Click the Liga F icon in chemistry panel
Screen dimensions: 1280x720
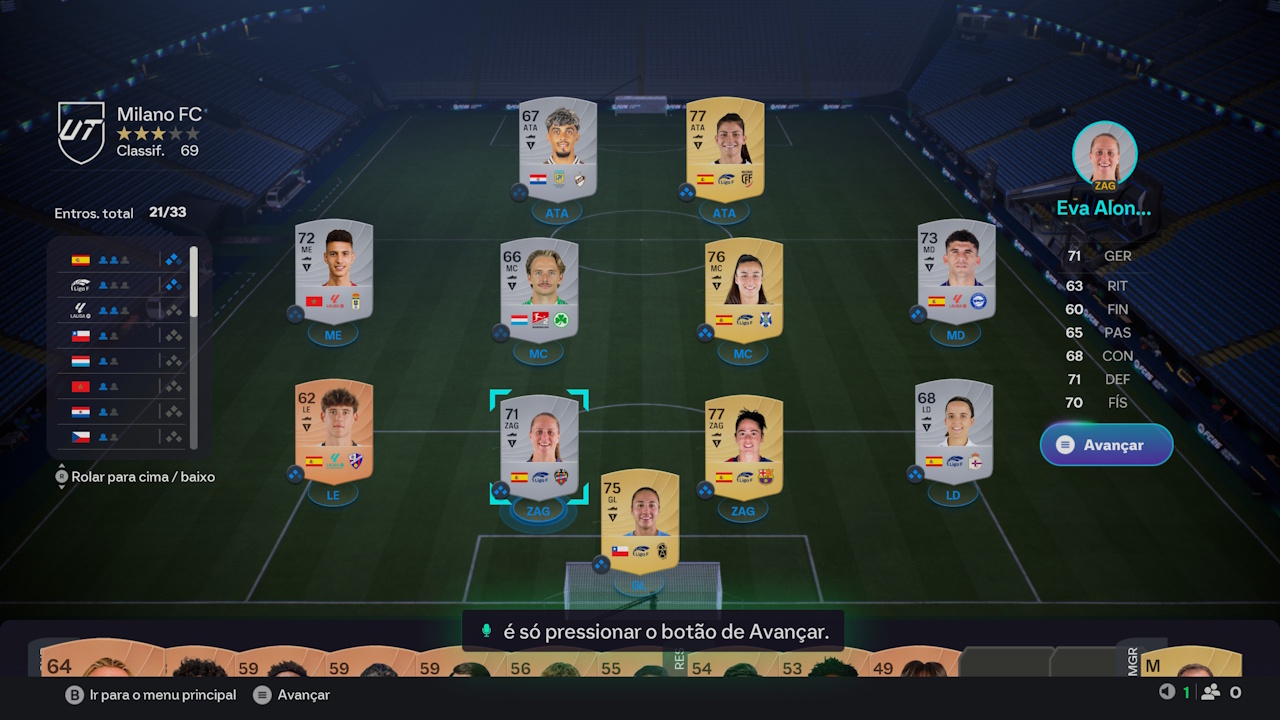coord(81,285)
